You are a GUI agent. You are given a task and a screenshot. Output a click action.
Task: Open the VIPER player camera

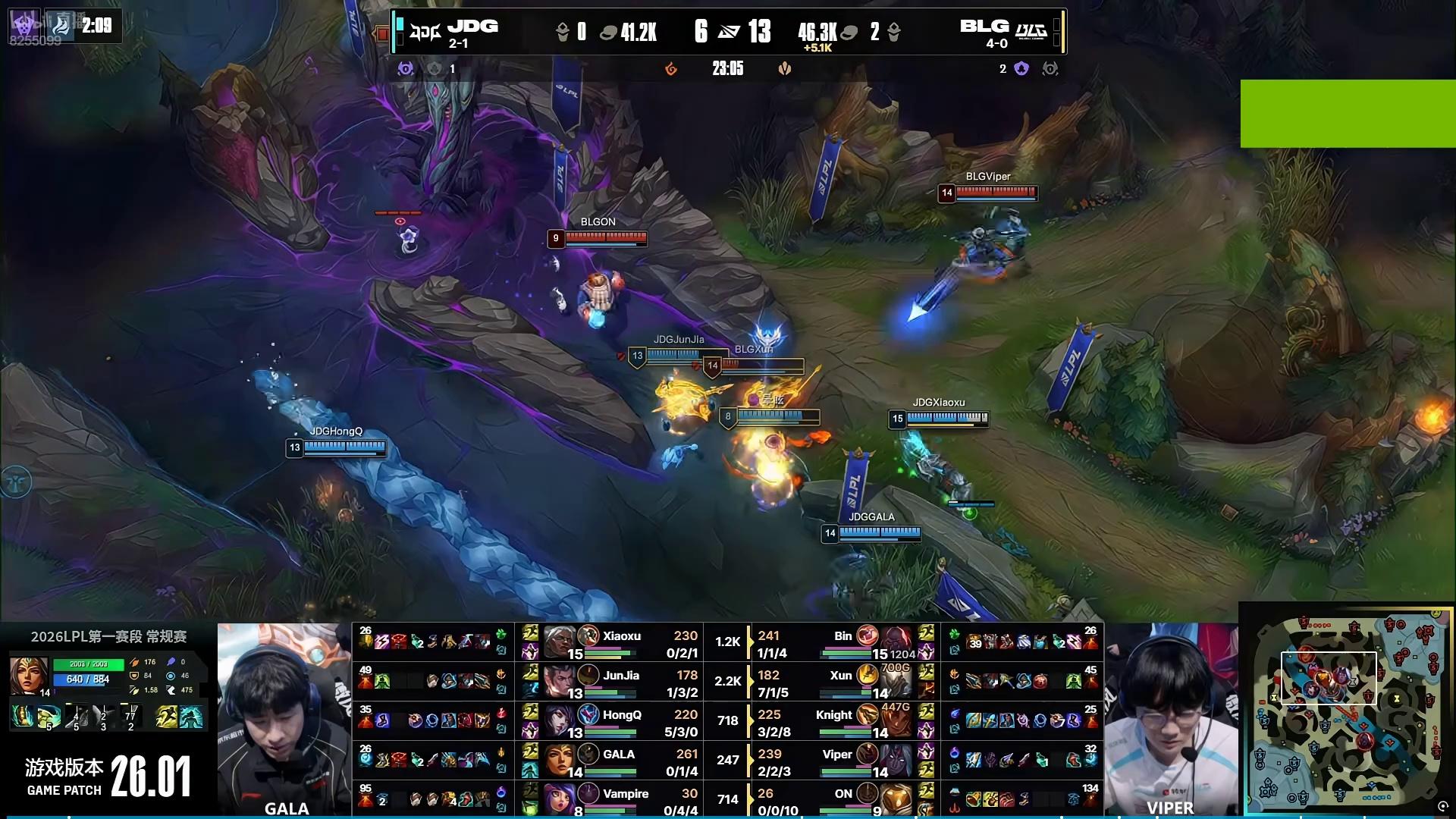[x=1170, y=719]
